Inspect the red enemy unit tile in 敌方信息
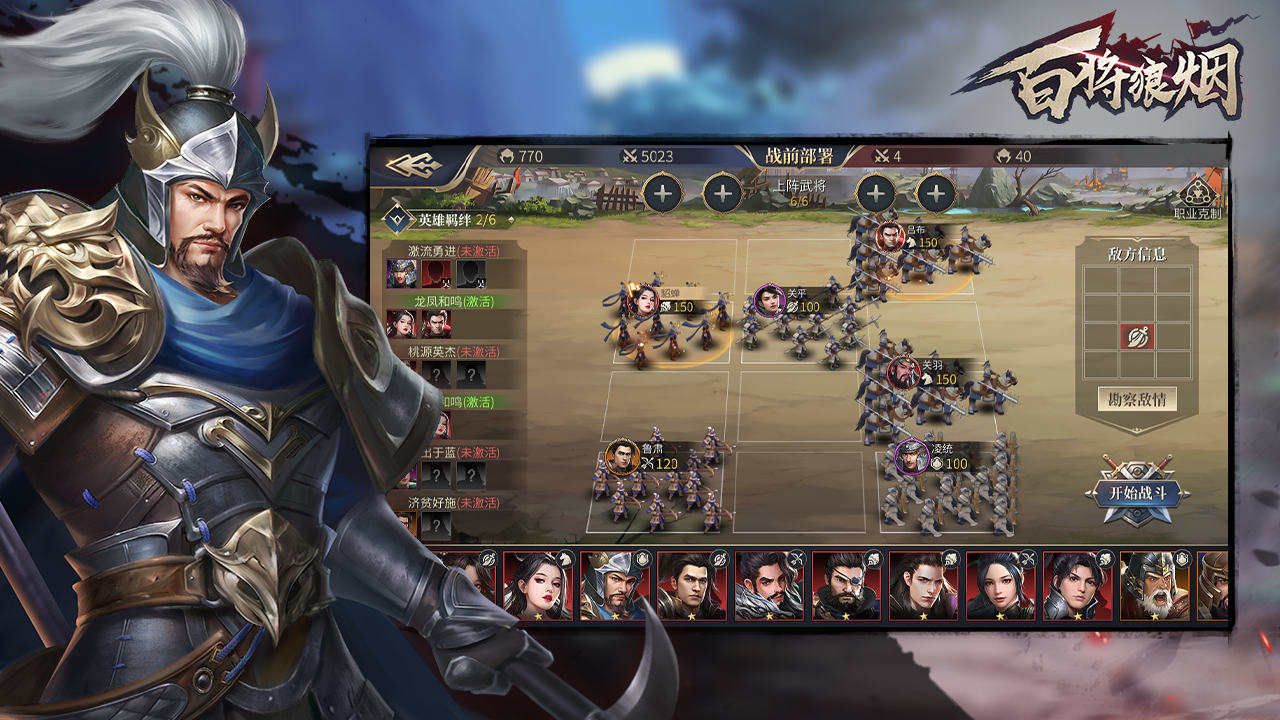The image size is (1280, 720). pyautogui.click(x=1136, y=336)
